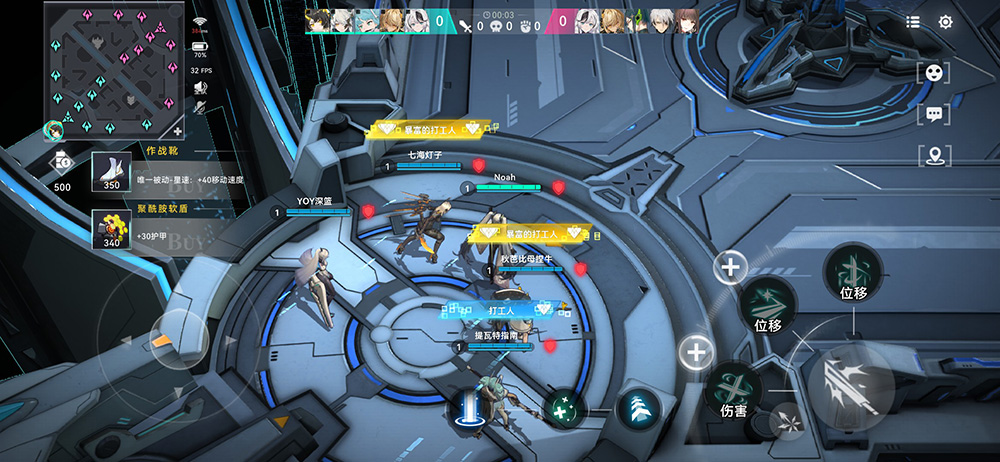Open the scoreboard list icon
The height and width of the screenshot is (462, 1000).
[x=913, y=22]
